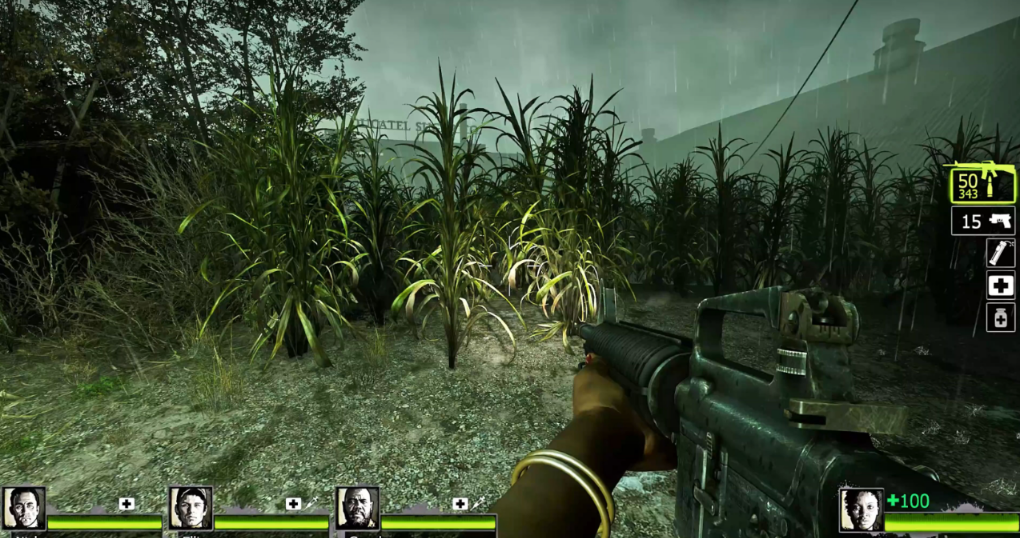The width and height of the screenshot is (1020, 538).
Task: Choose the first aid kit slot
Action: [x=1000, y=286]
